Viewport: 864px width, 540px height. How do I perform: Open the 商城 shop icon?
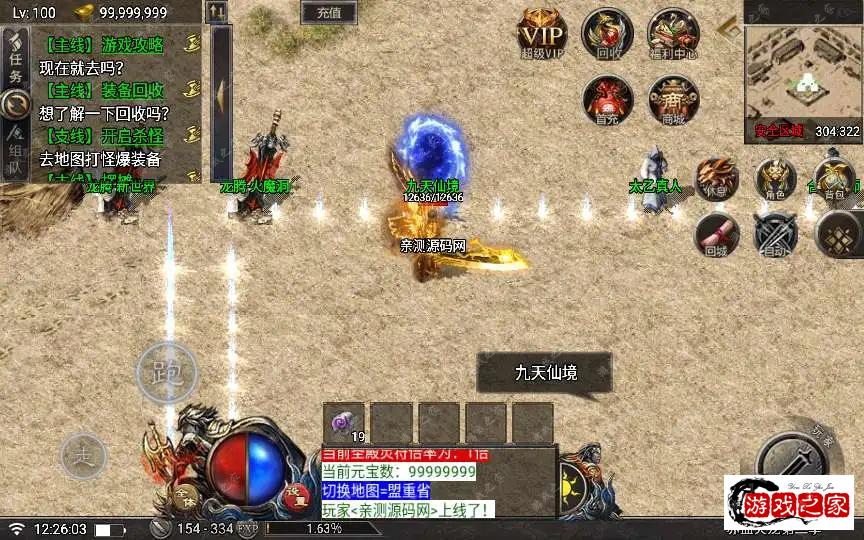[x=672, y=100]
